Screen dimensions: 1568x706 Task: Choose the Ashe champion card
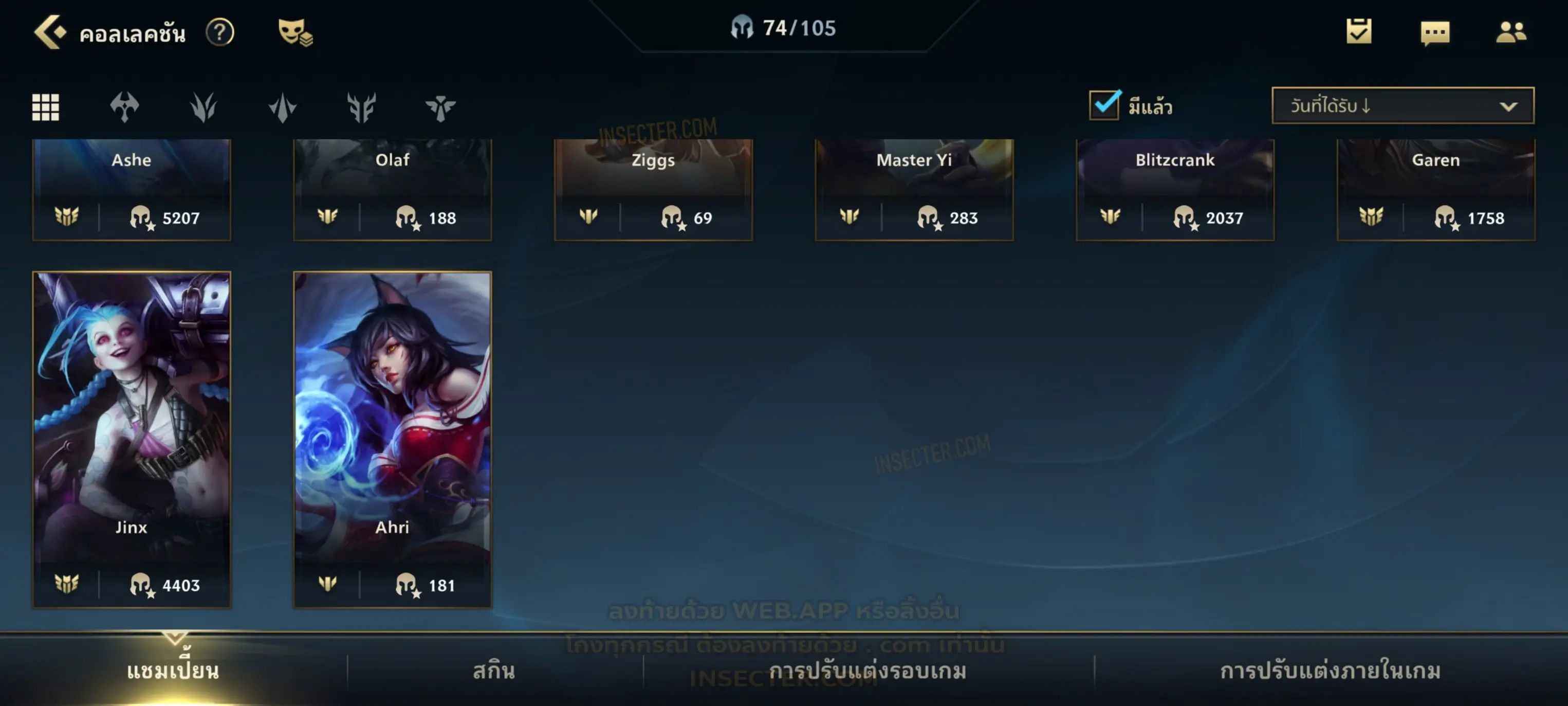[x=132, y=189]
